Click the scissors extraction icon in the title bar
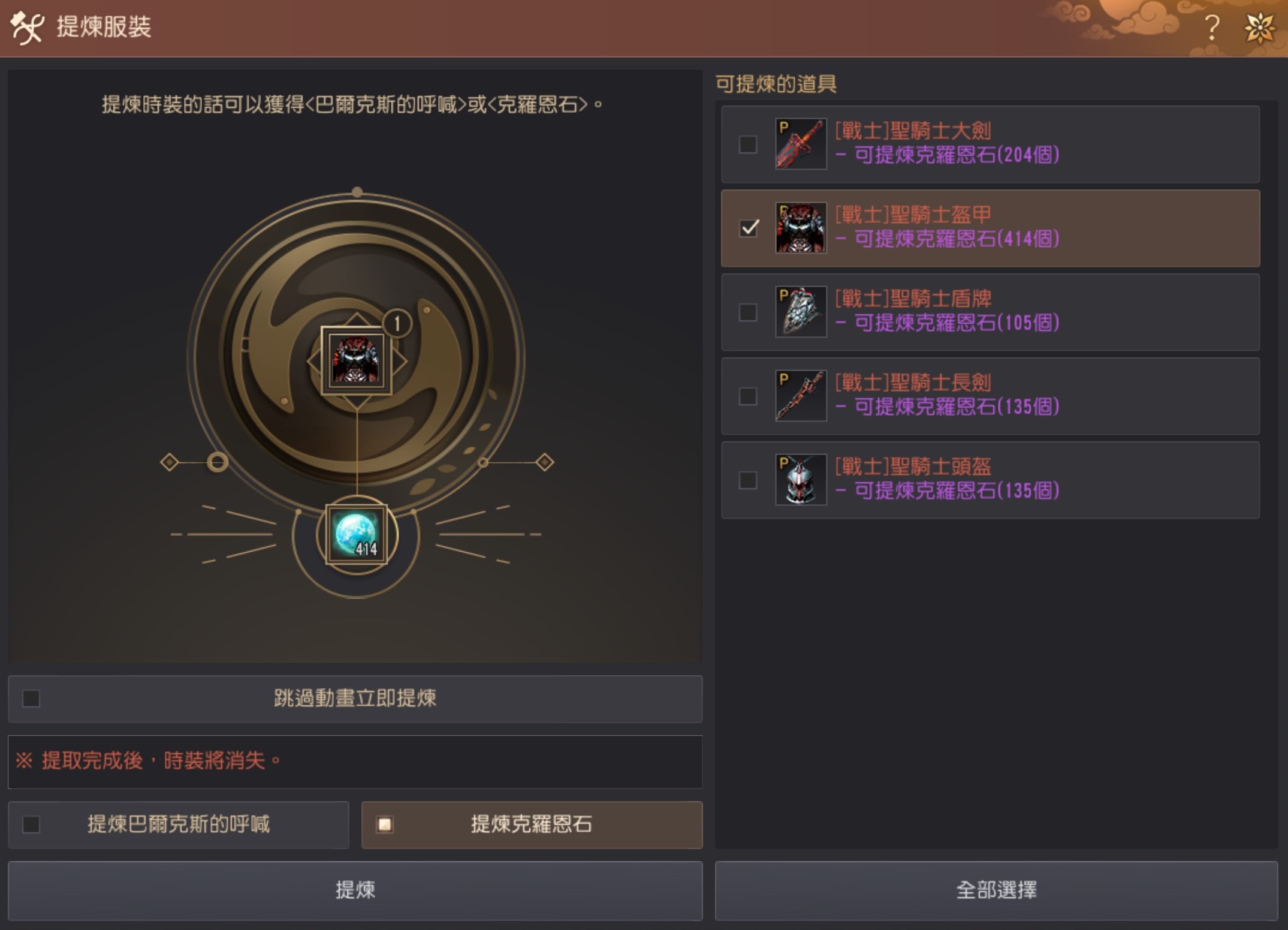This screenshot has height=930, width=1288. (x=28, y=26)
